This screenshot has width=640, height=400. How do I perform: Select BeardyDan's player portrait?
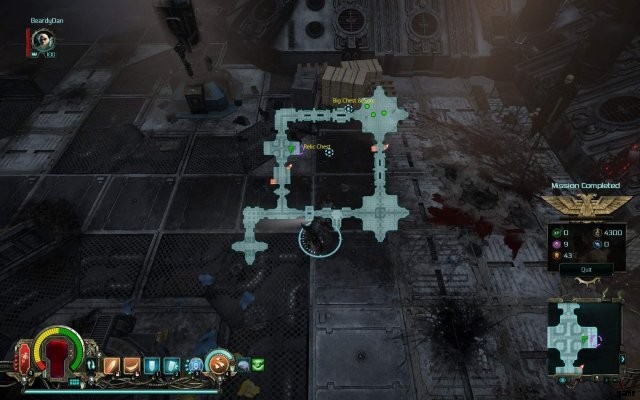click(42, 40)
